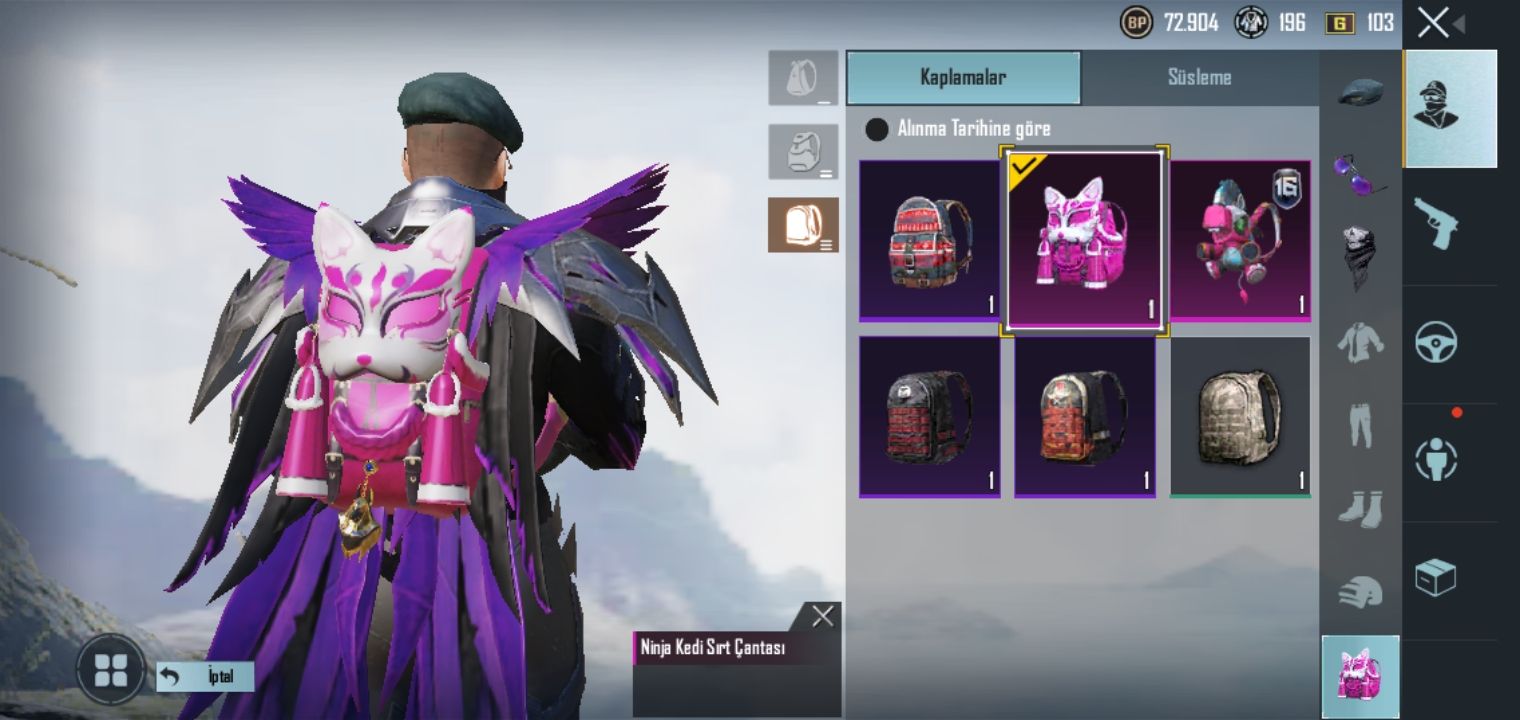Select the beret headwear slot

coord(1360,92)
